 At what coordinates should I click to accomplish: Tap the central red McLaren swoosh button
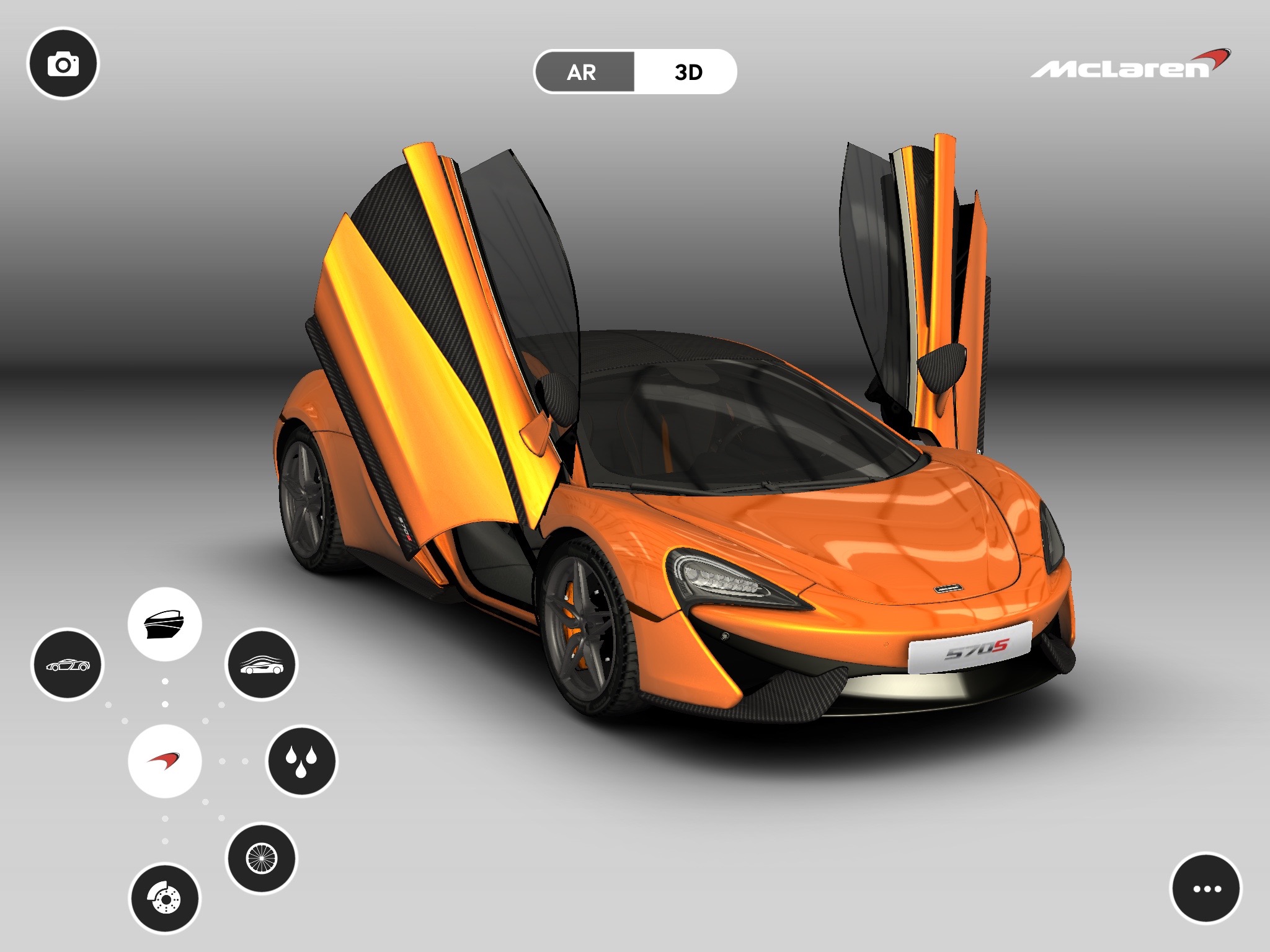click(164, 760)
